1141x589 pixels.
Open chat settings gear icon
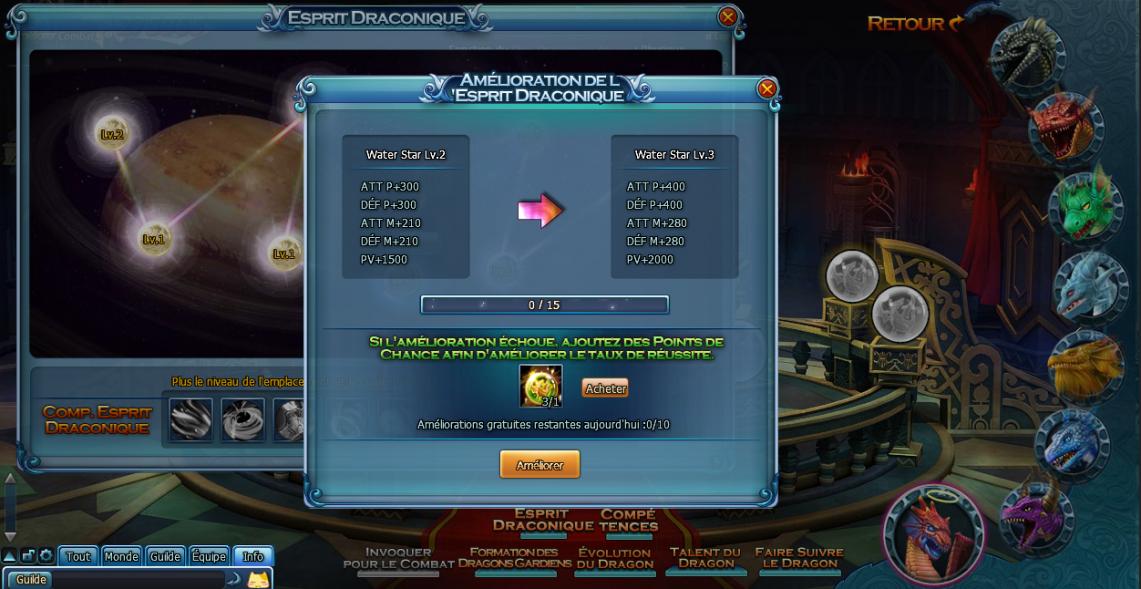pos(46,556)
